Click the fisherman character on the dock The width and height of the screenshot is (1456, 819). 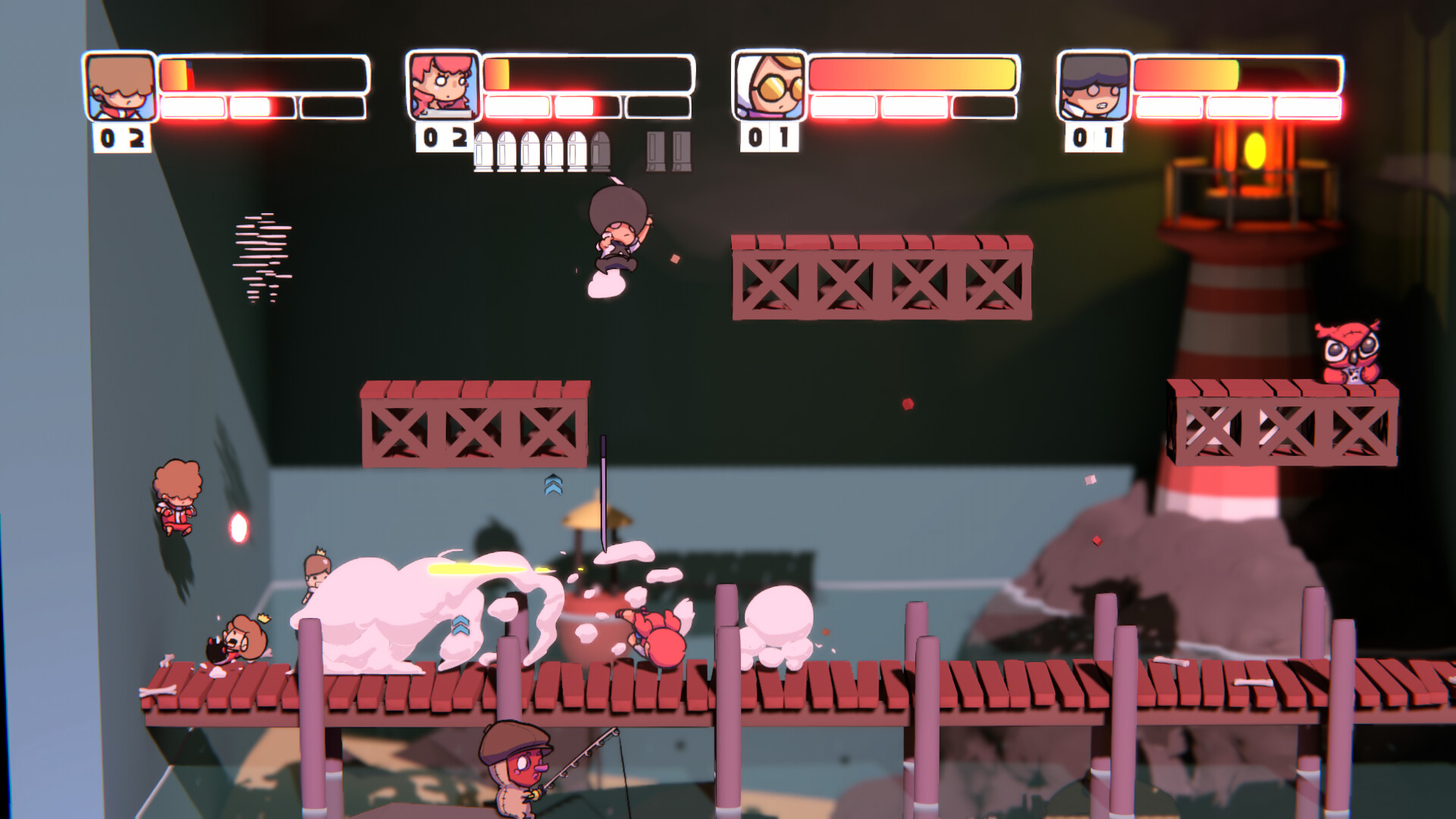(x=514, y=773)
